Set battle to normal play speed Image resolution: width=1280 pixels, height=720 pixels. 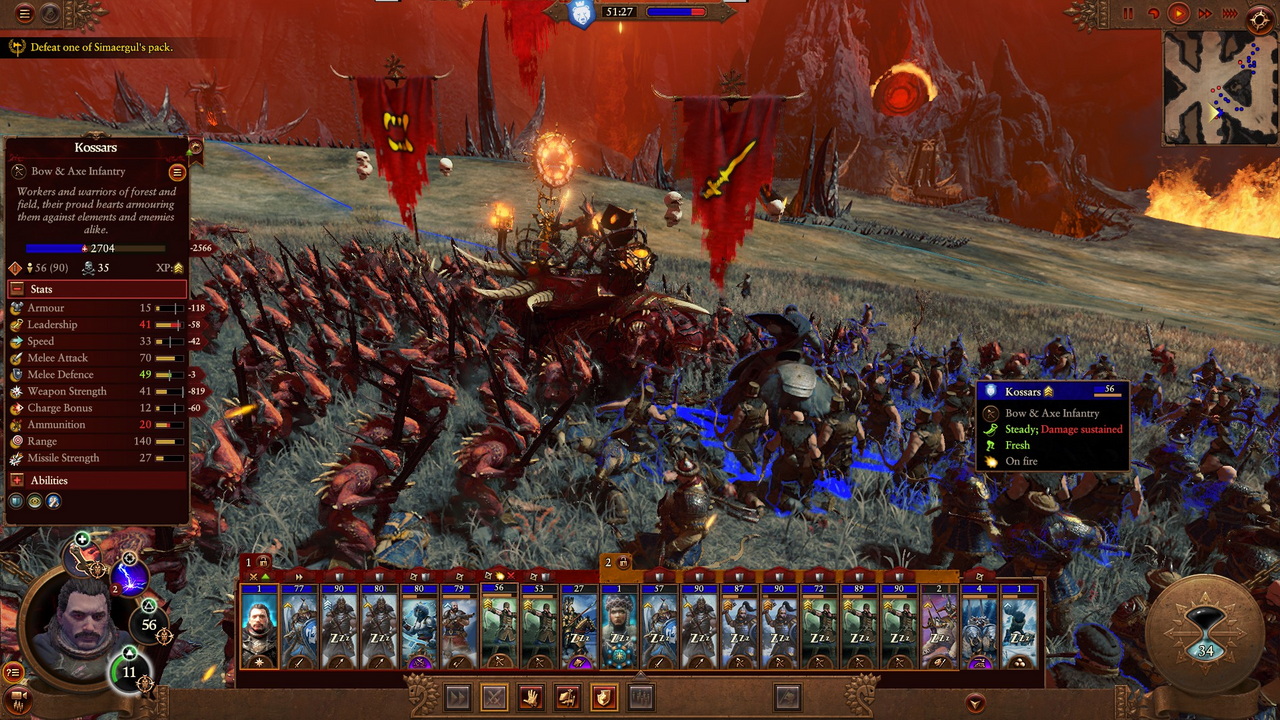coord(1178,14)
